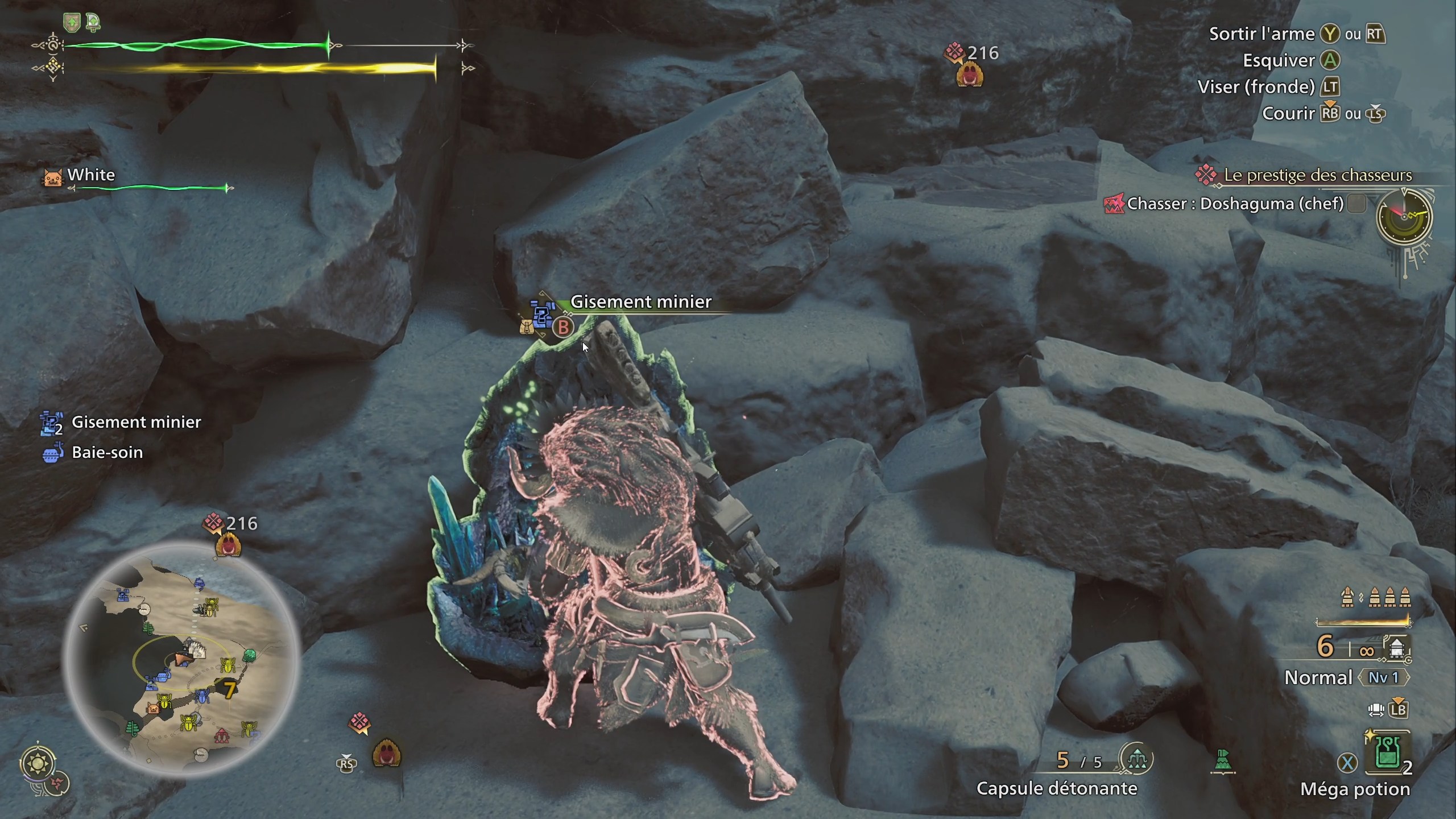This screenshot has height=819, width=1456.
Task: Select the Normal ammo type label
Action: [x=1318, y=677]
